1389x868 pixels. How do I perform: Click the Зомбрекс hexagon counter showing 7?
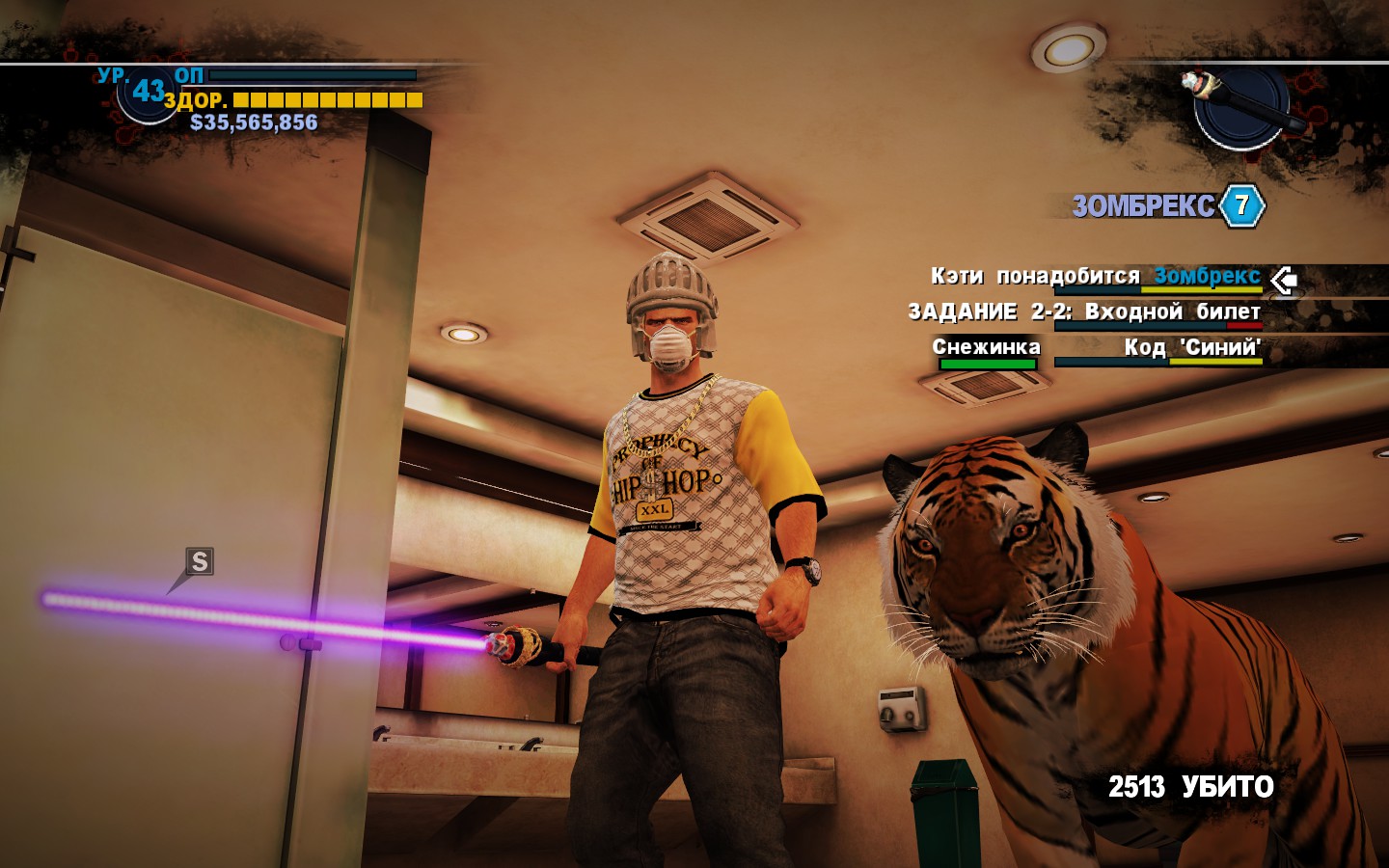pos(1242,203)
